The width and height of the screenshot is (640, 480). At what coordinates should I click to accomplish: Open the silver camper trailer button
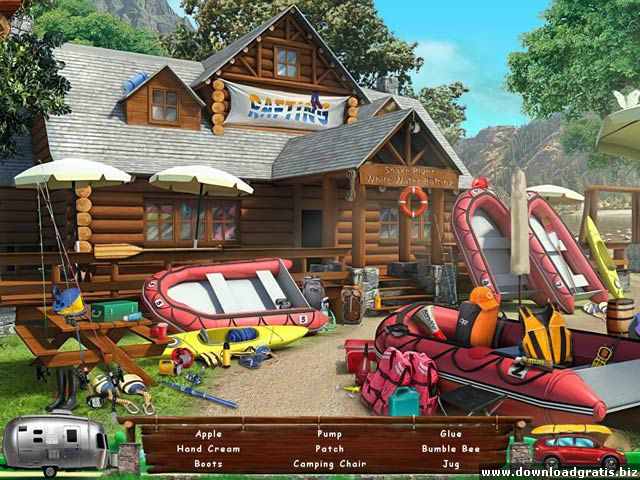click(55, 445)
